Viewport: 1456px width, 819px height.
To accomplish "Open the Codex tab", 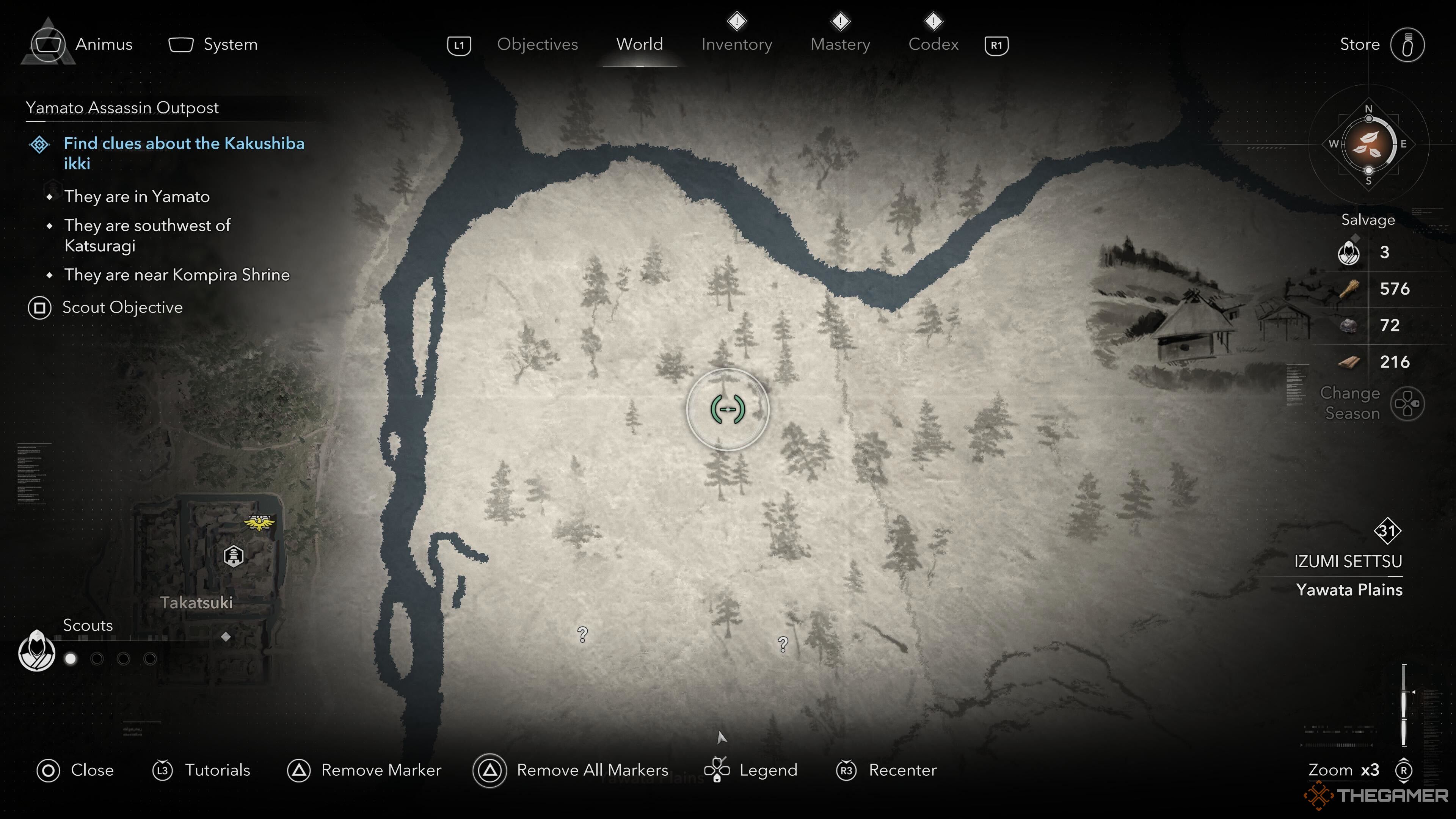I will [933, 44].
